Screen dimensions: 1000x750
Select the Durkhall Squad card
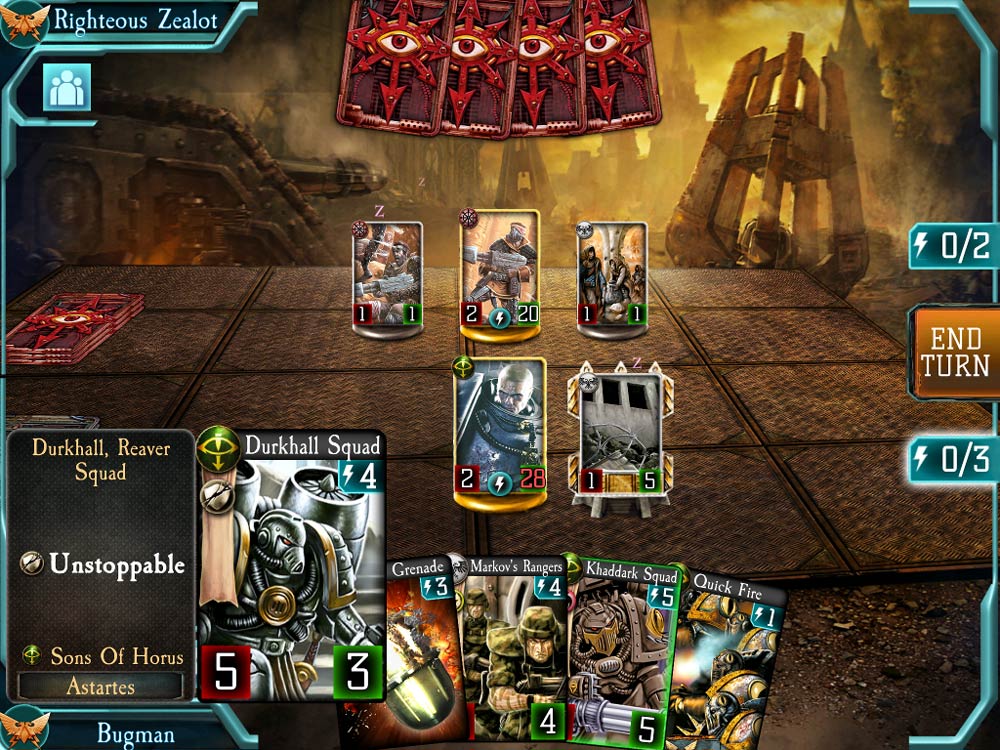click(292, 565)
